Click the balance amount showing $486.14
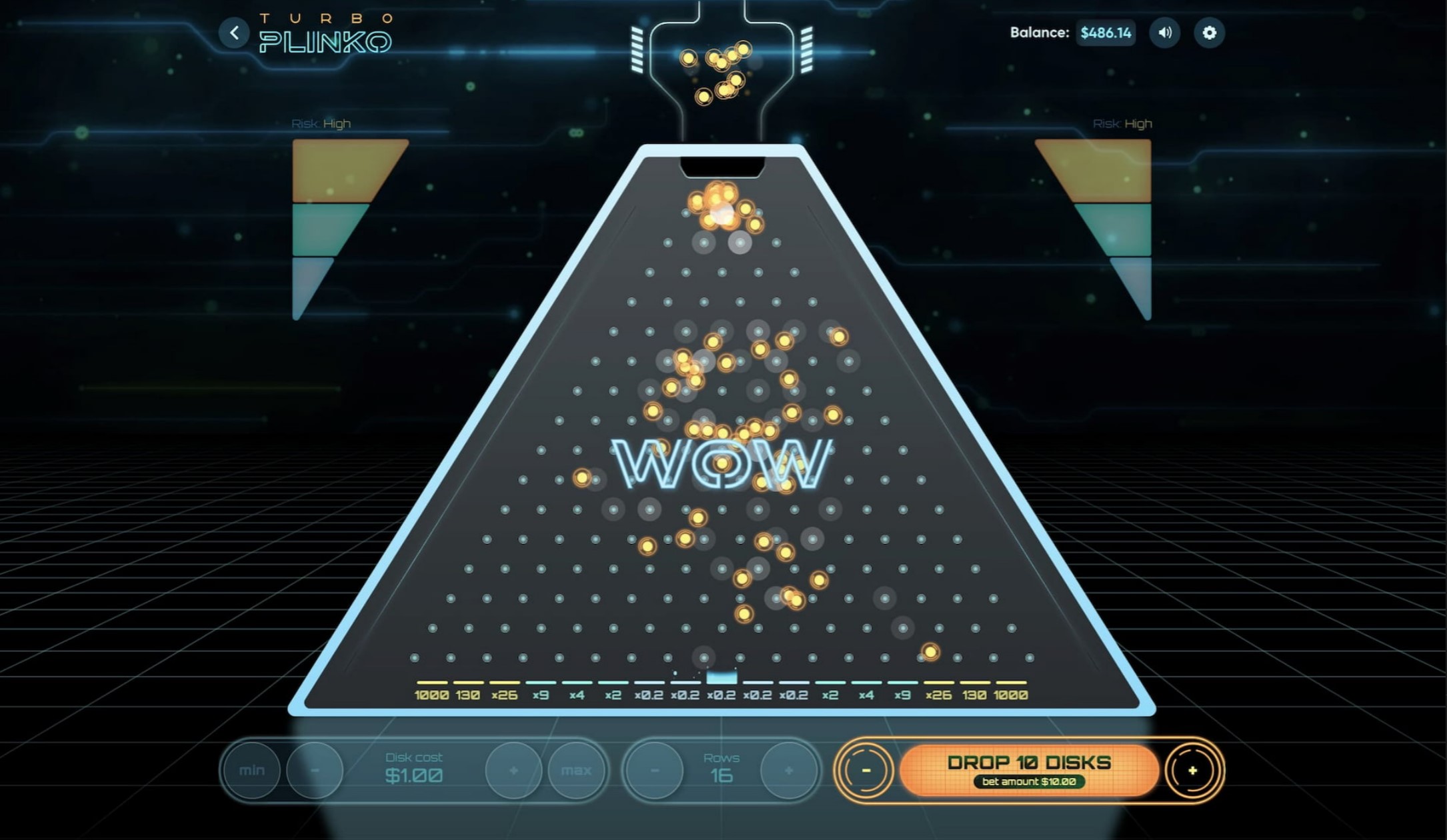Screen dimensions: 1447x840 coord(1105,32)
